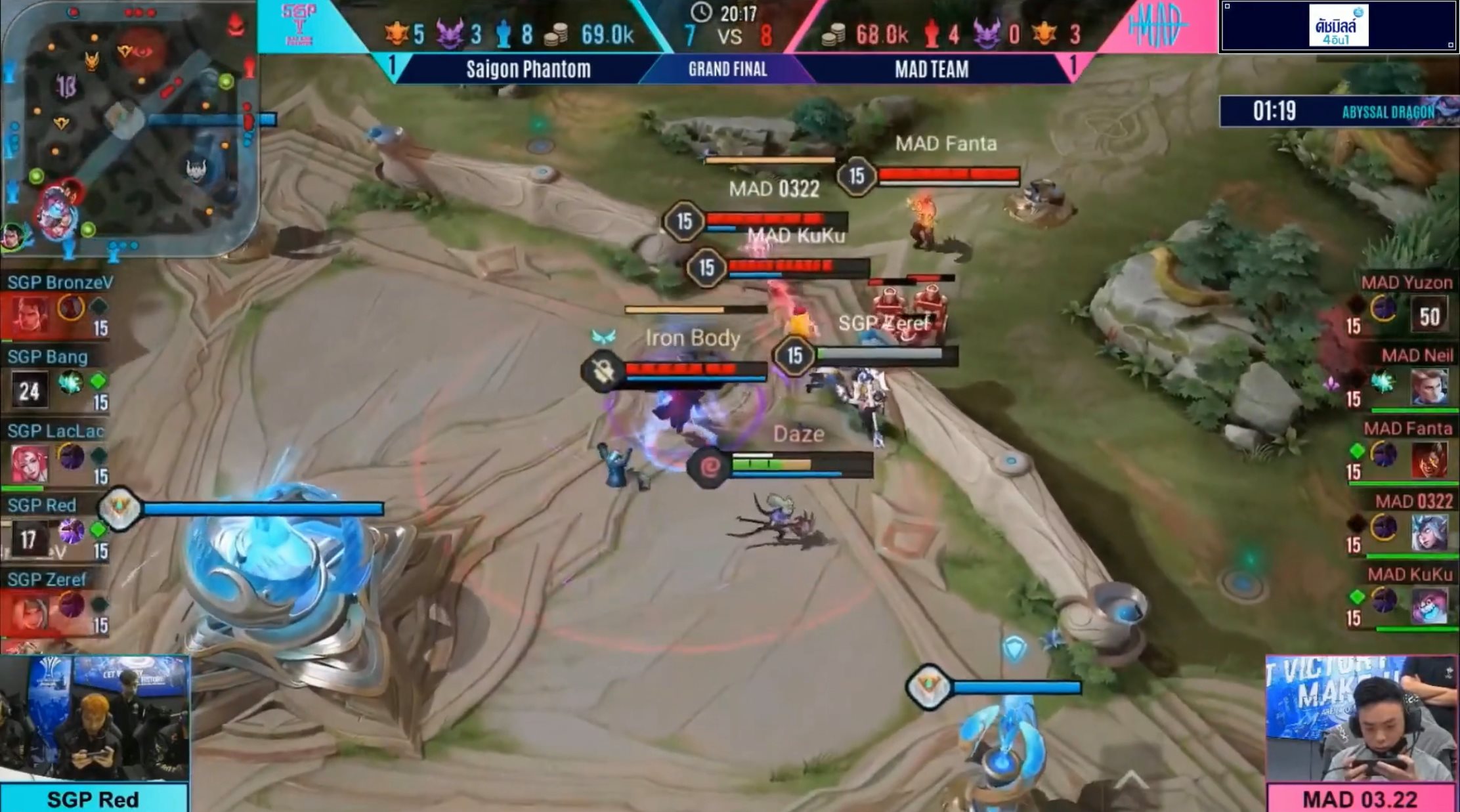Open the MAD 03.22 player camera feed
The height and width of the screenshot is (812, 1460).
[x=1360, y=717]
